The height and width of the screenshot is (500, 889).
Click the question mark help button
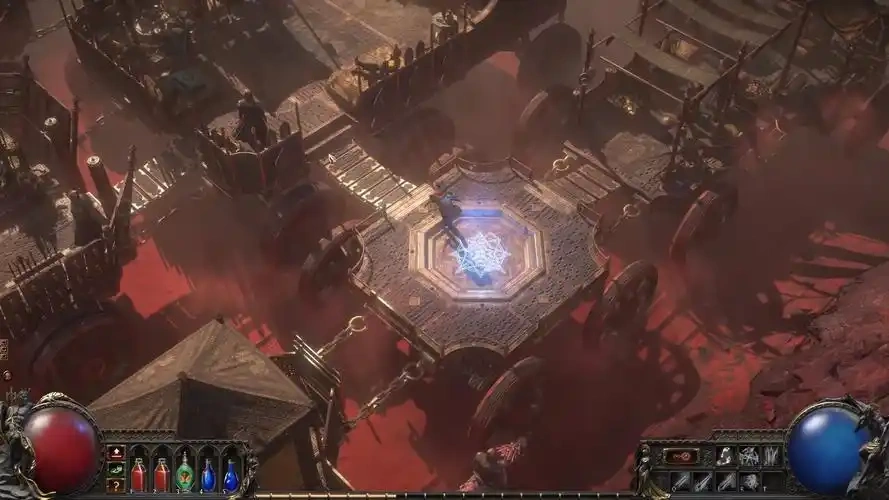pos(116,485)
